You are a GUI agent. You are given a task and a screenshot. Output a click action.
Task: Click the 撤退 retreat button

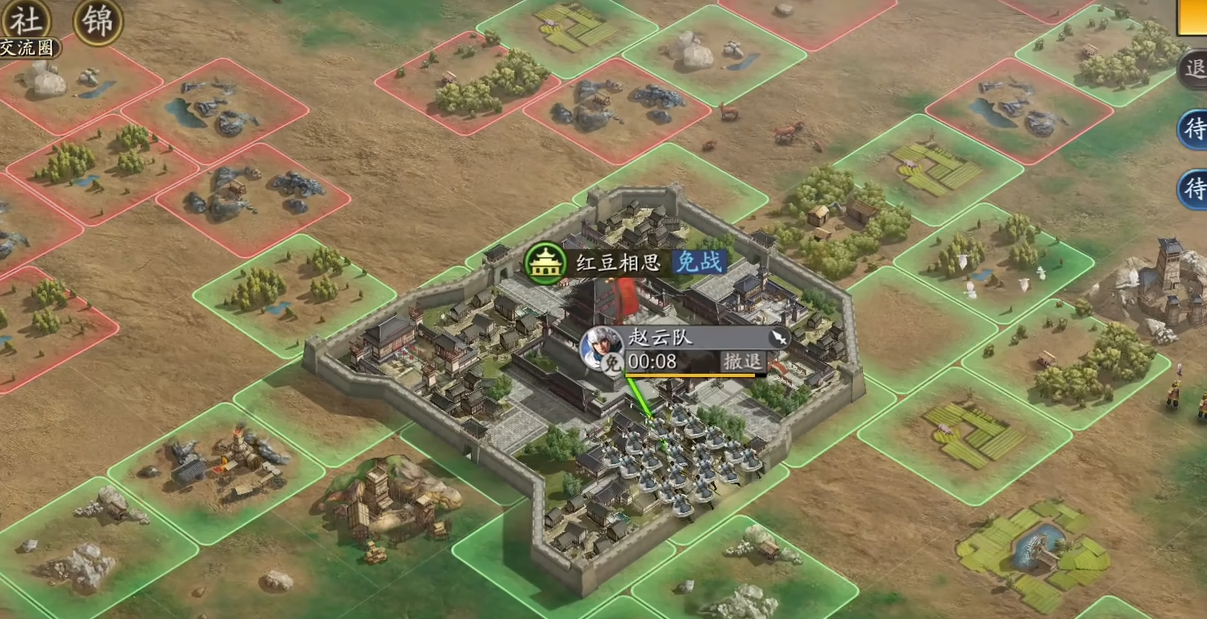743,362
